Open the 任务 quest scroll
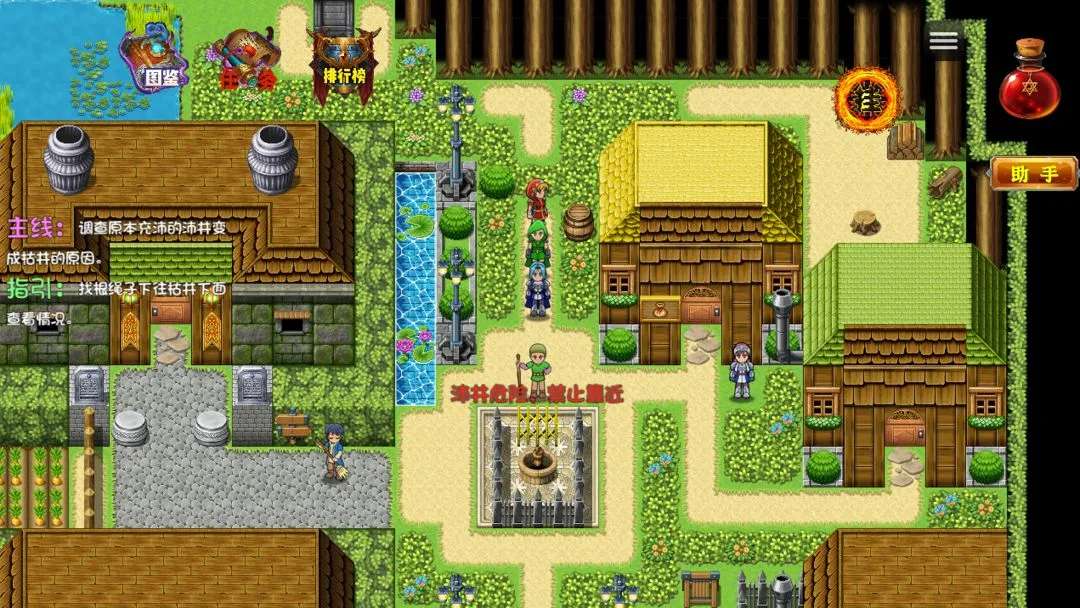 coord(243,62)
